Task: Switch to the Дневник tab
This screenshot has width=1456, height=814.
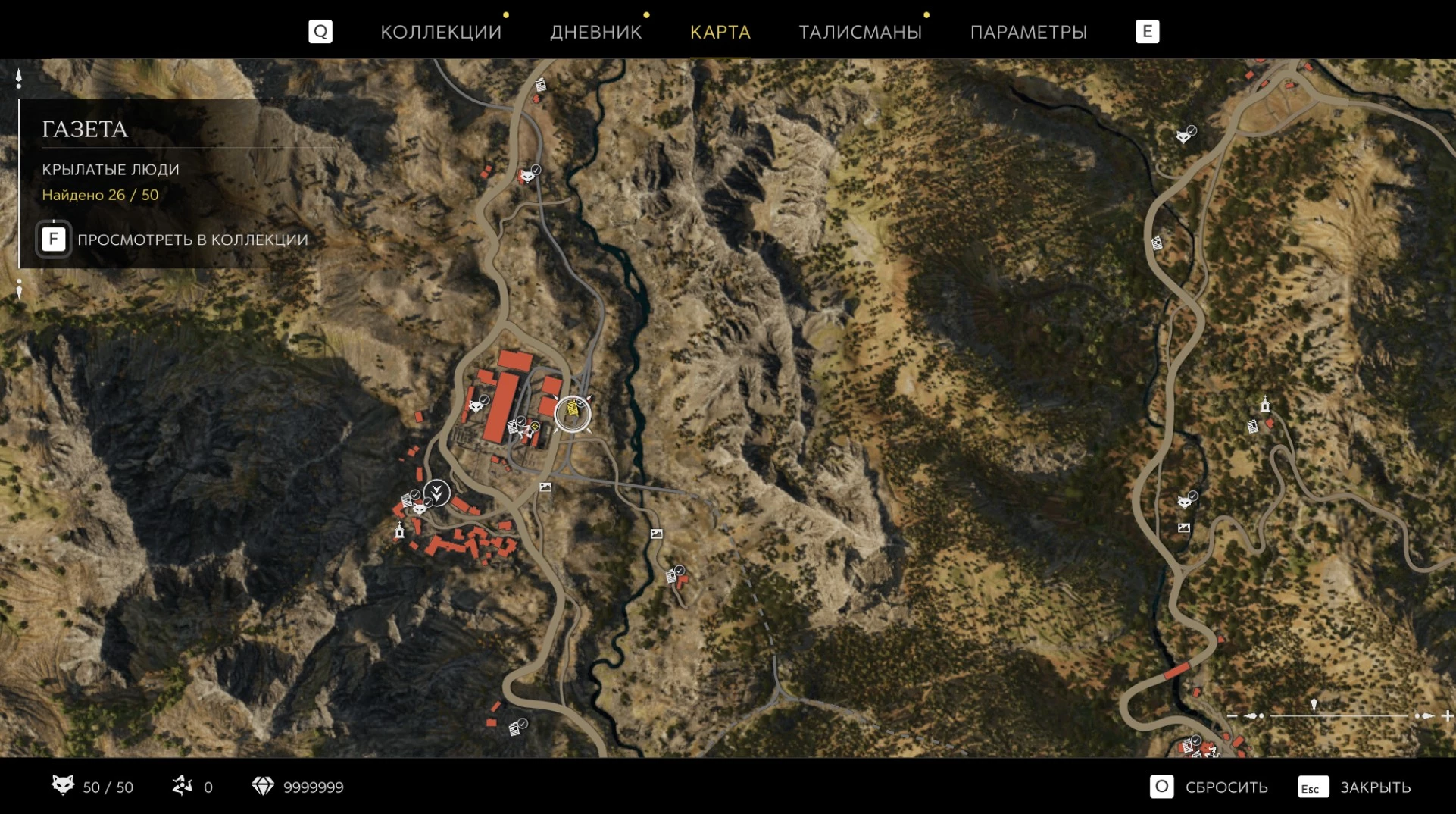Action: [595, 32]
